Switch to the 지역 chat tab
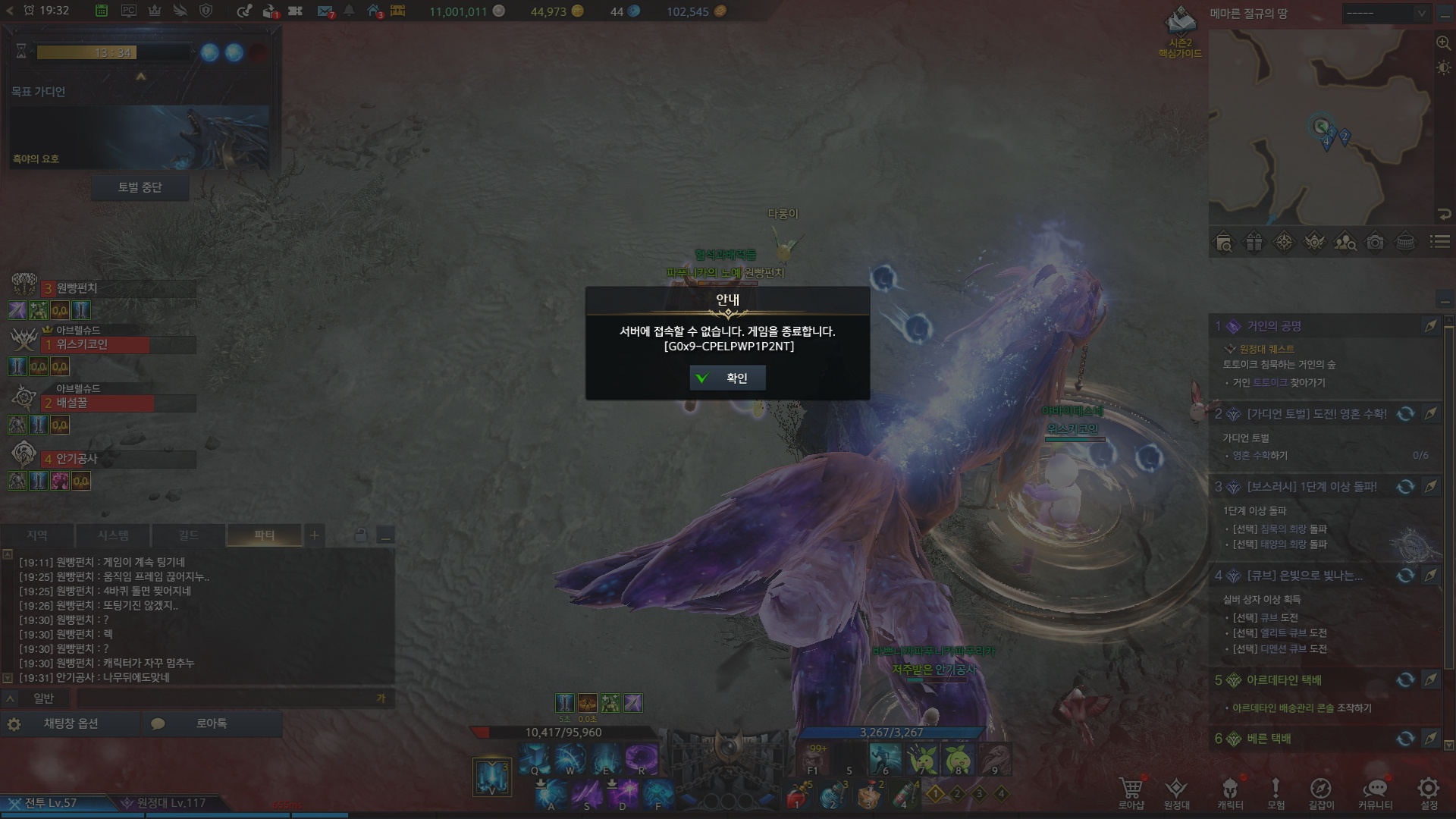Viewport: 1456px width, 819px height. pos(37,535)
